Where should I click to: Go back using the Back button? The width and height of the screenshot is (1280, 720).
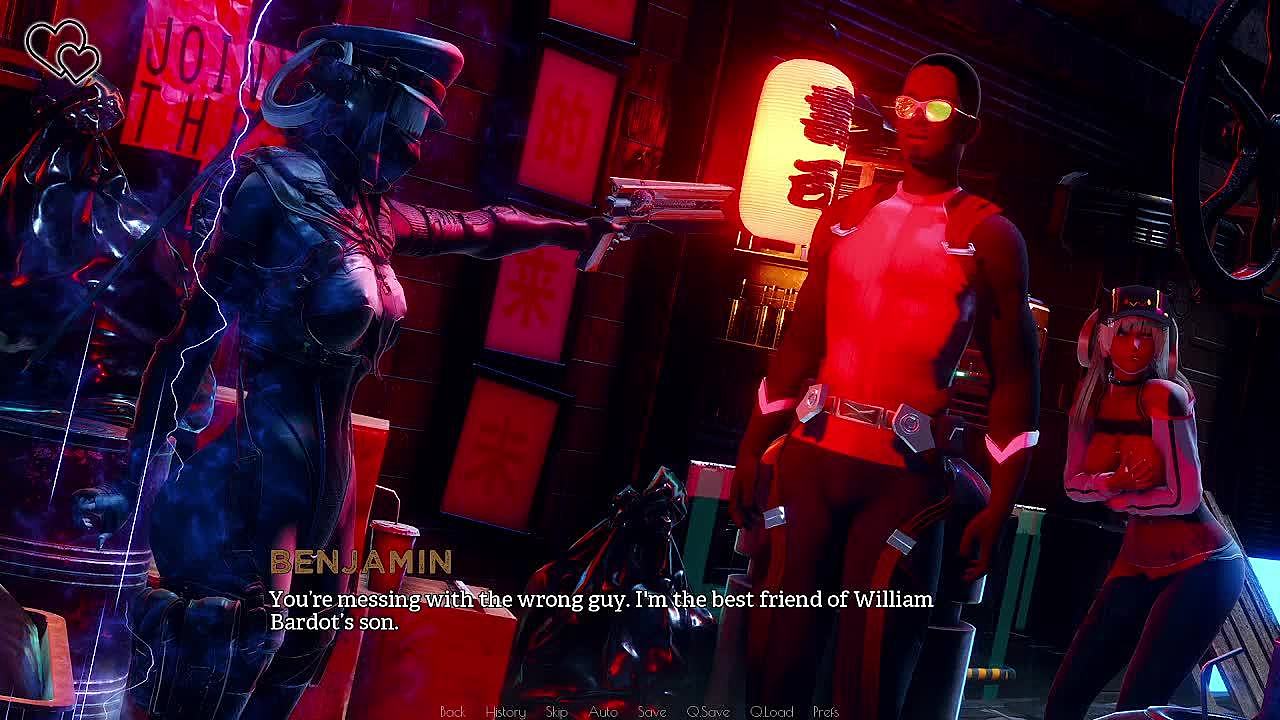pos(452,712)
